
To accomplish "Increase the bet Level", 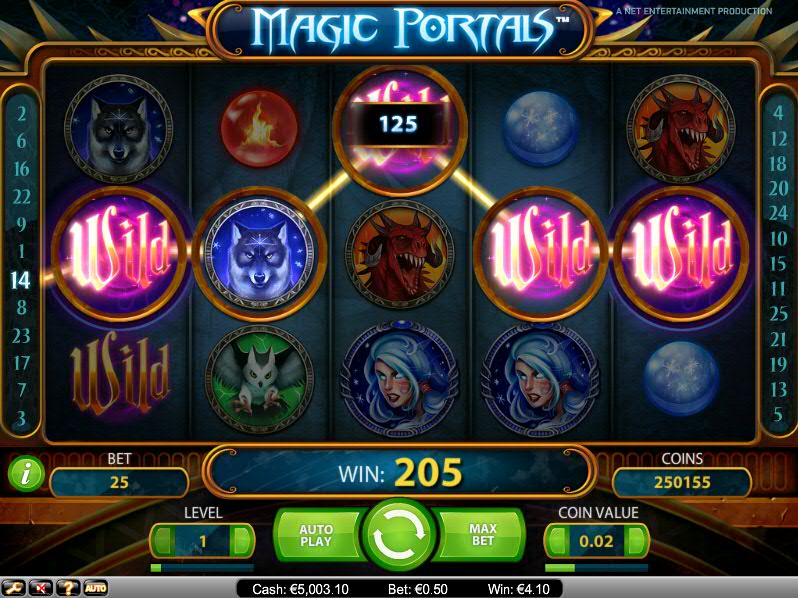I will [x=241, y=541].
